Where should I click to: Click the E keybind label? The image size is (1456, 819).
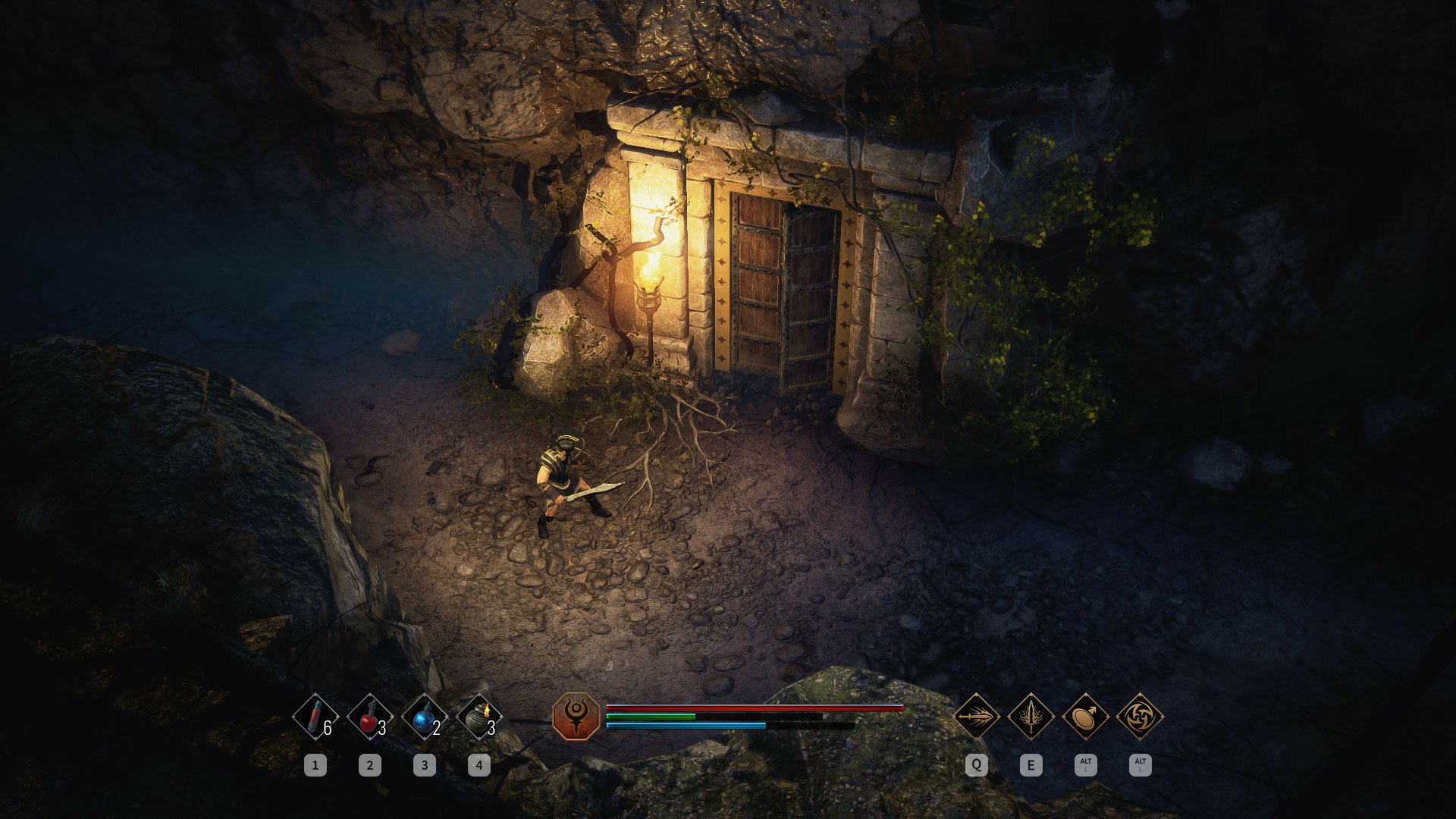[1031, 764]
